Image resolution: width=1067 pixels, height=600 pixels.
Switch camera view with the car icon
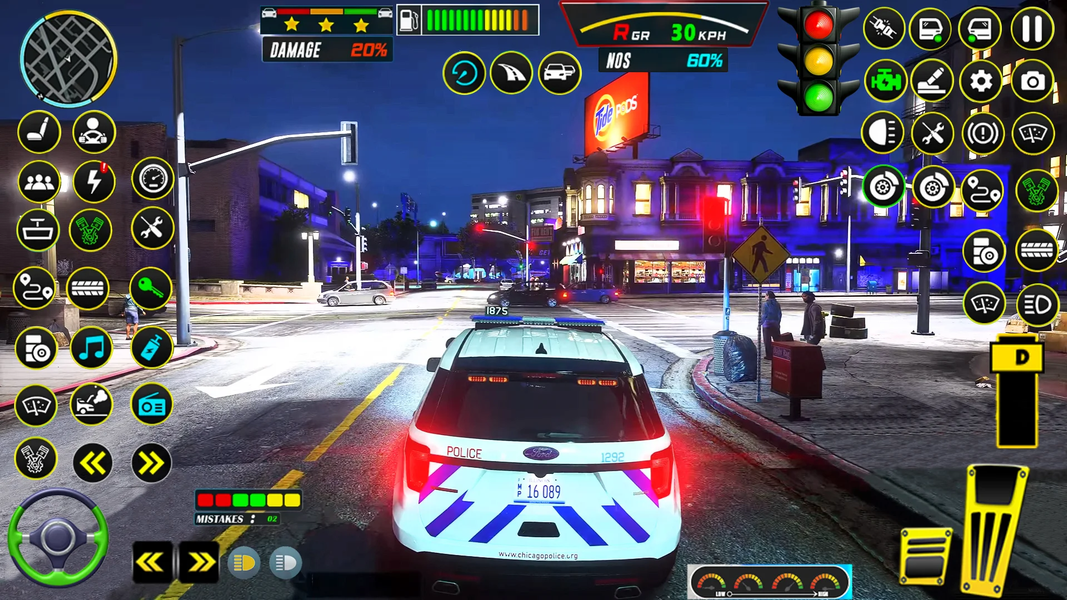point(560,73)
